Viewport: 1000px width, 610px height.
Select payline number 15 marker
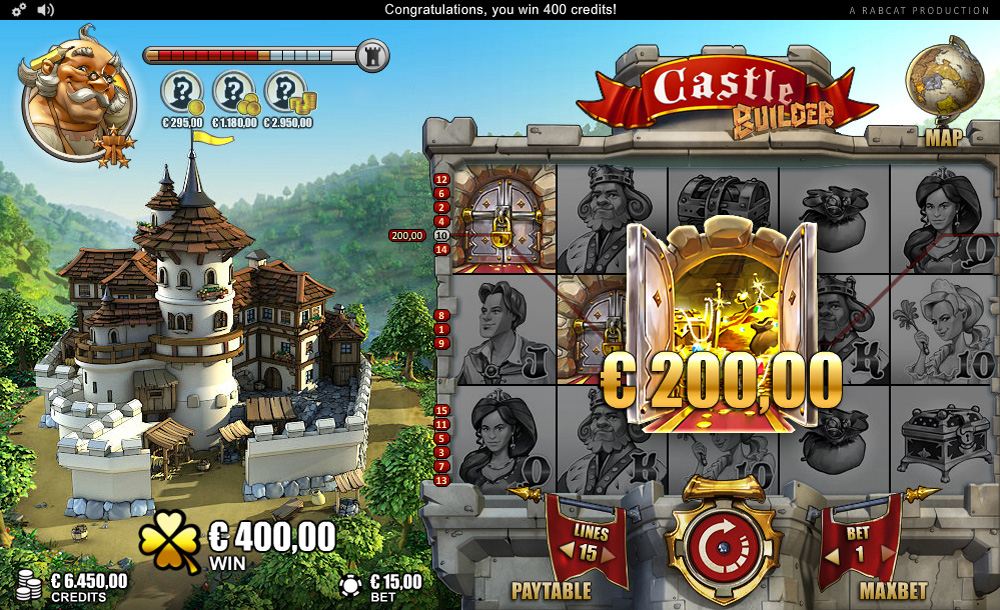click(442, 410)
